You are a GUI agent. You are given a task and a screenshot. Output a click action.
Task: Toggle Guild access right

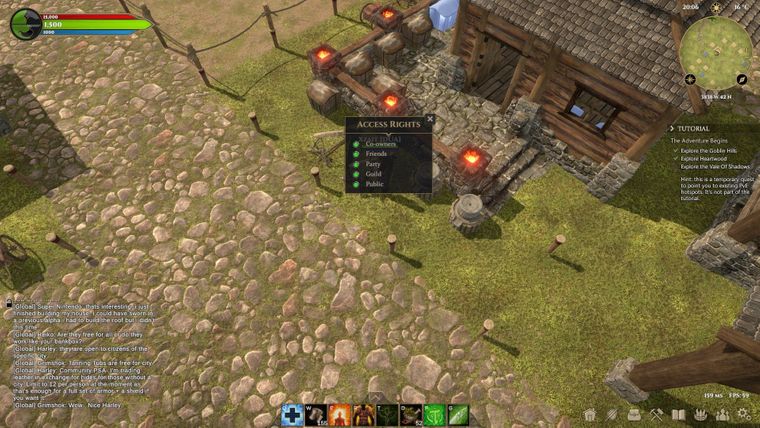356,174
